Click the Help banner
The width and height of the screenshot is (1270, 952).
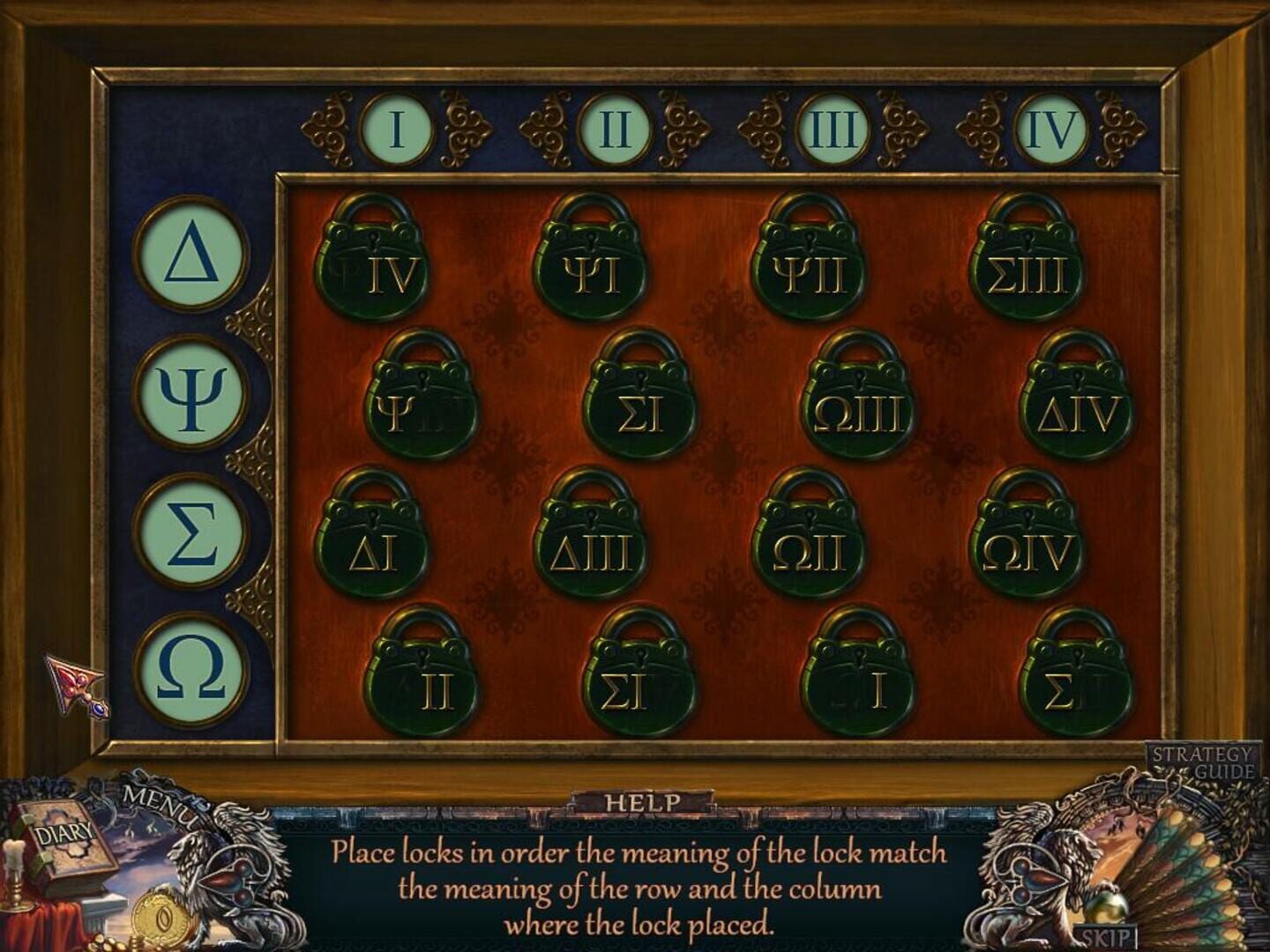(643, 802)
